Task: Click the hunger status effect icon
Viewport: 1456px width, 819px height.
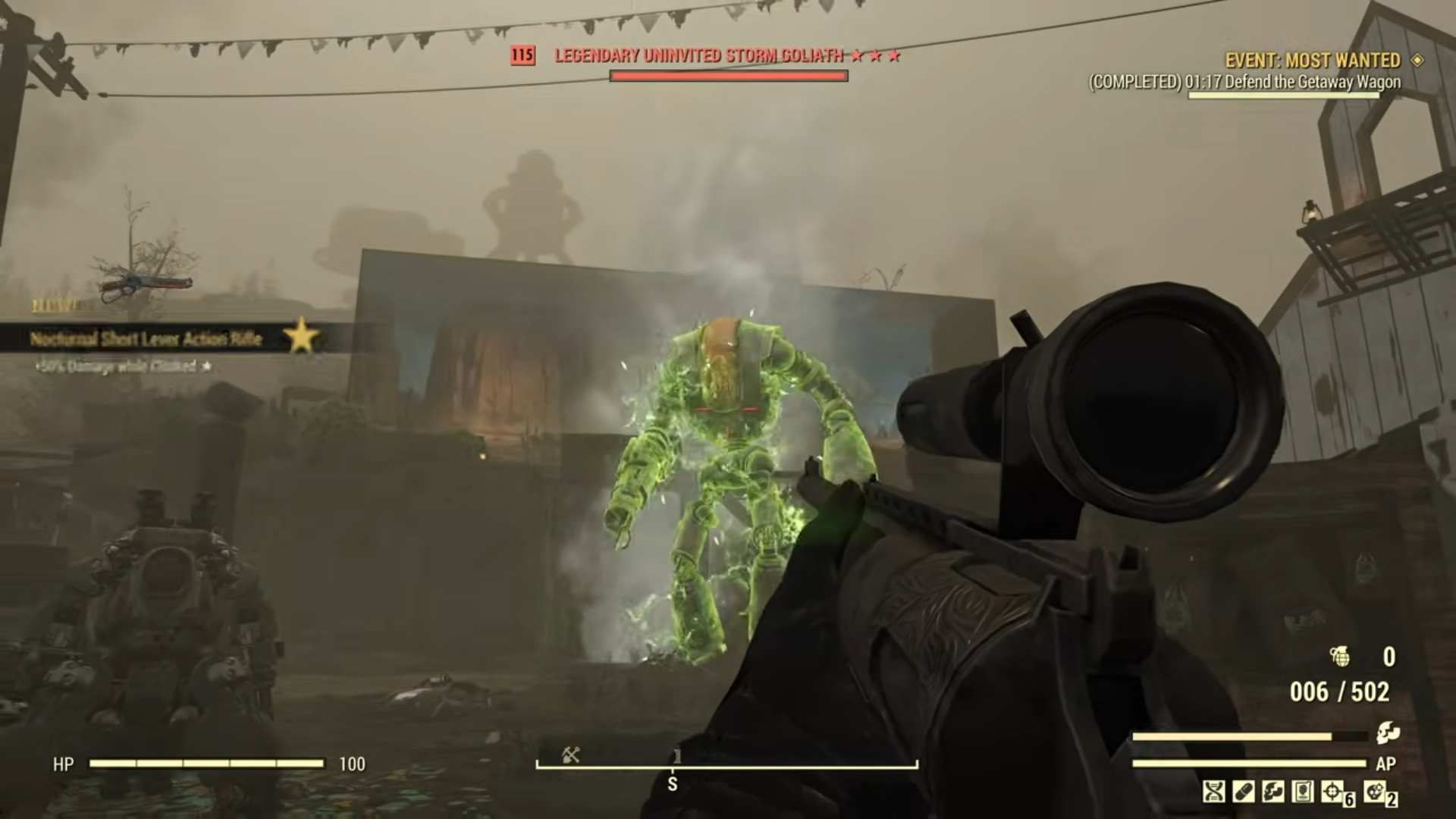Action: [x=1274, y=792]
